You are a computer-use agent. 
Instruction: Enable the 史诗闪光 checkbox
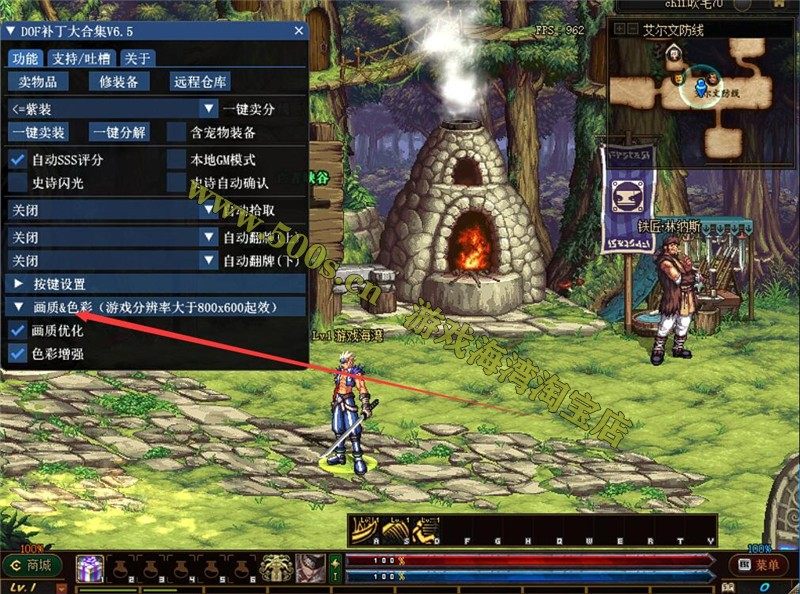17,184
